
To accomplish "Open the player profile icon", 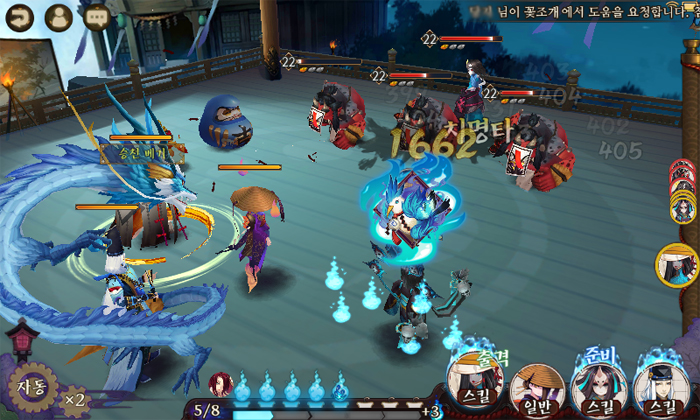I will tap(59, 17).
